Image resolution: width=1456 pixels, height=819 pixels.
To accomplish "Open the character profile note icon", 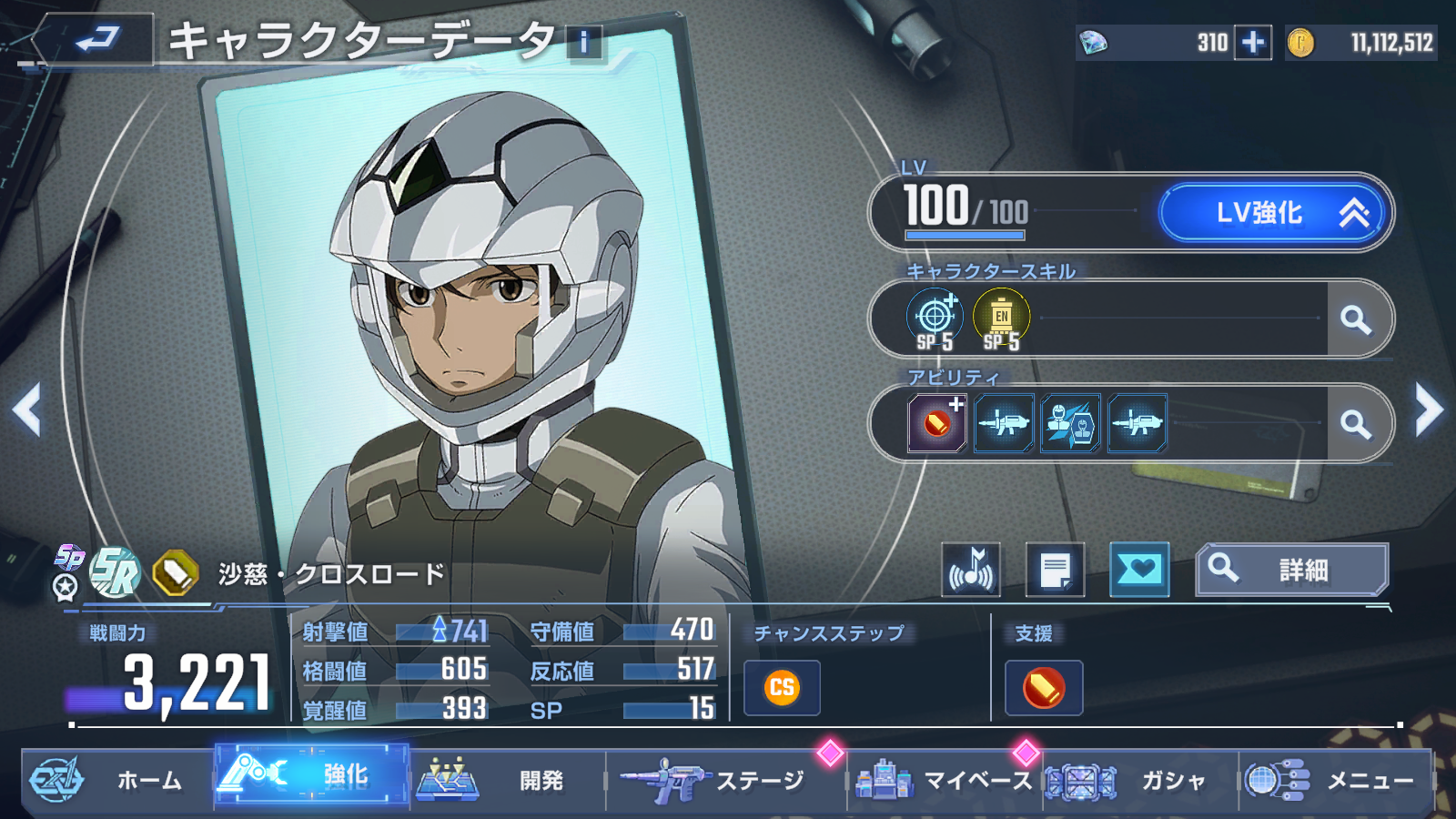I will (1055, 571).
